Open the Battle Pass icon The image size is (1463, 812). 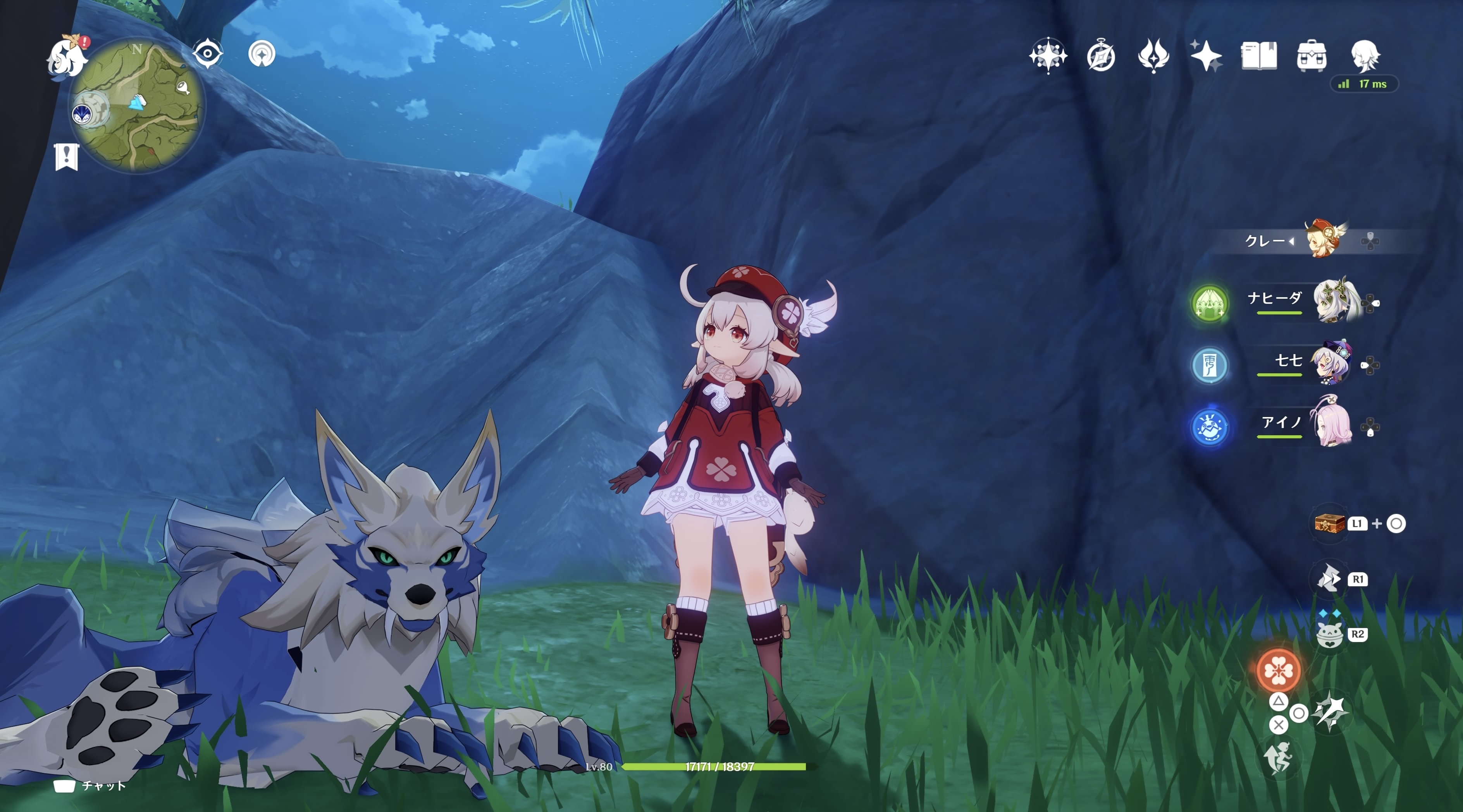[1153, 56]
